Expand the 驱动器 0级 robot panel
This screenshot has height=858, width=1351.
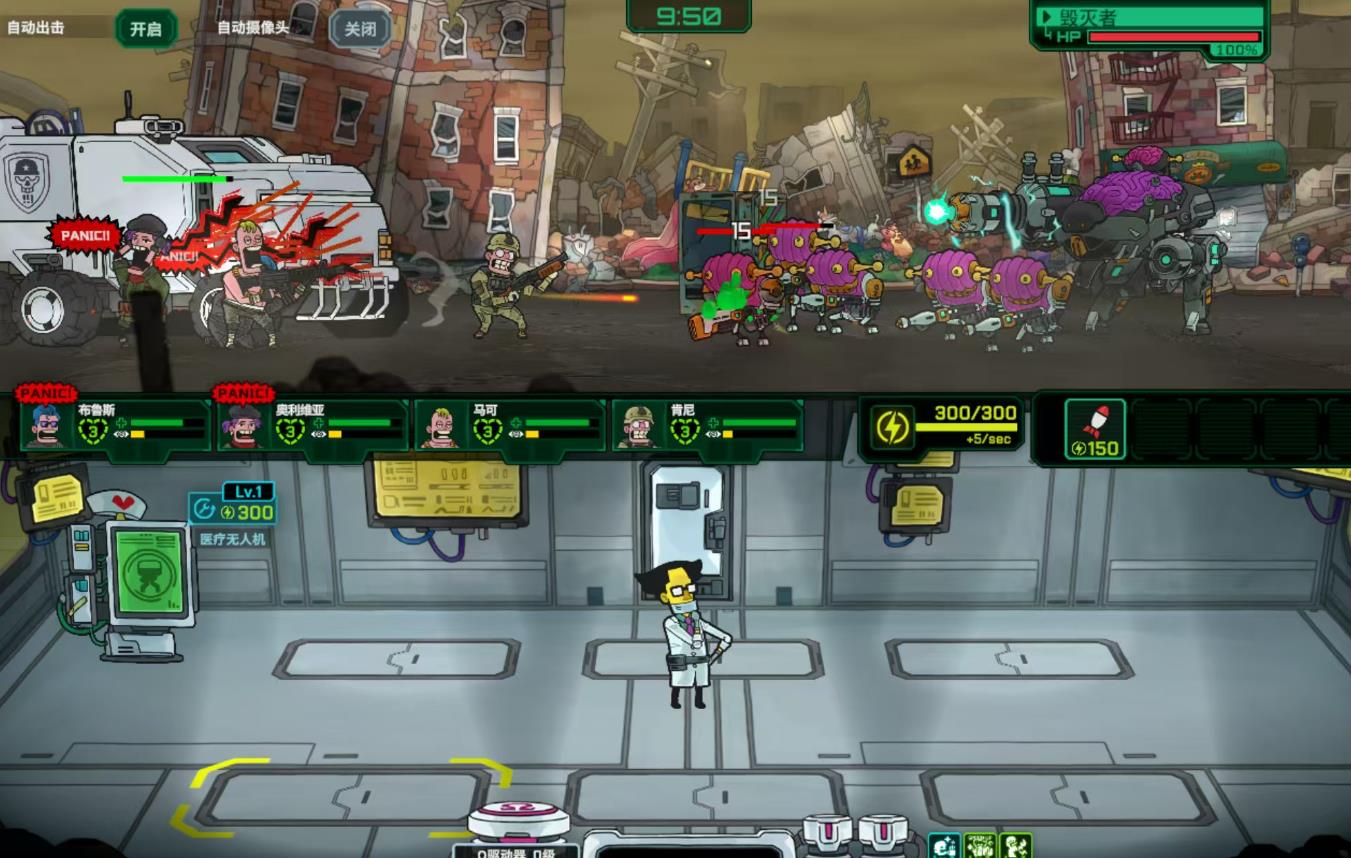[x=516, y=853]
